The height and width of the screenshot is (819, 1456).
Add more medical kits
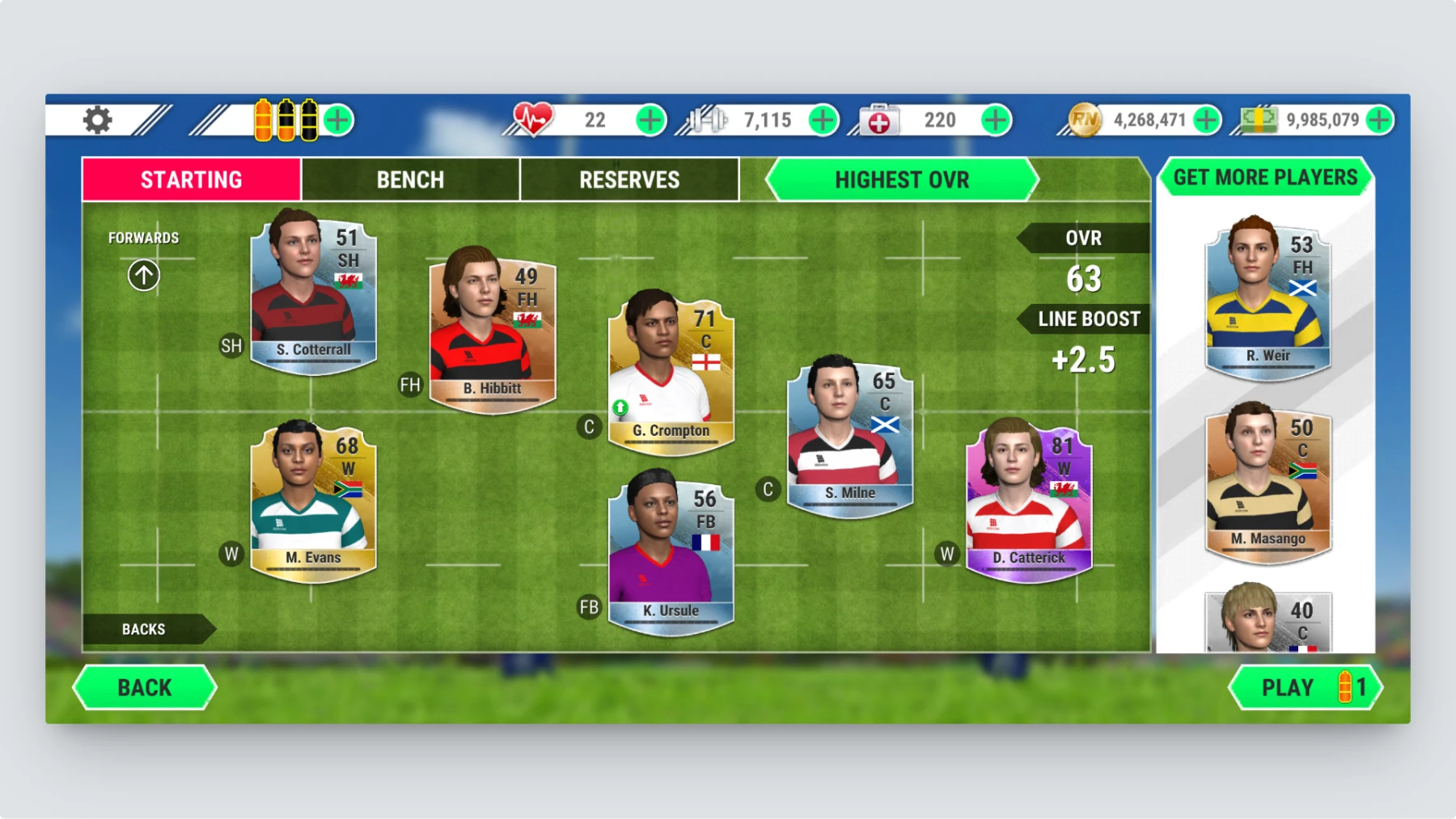pos(995,120)
